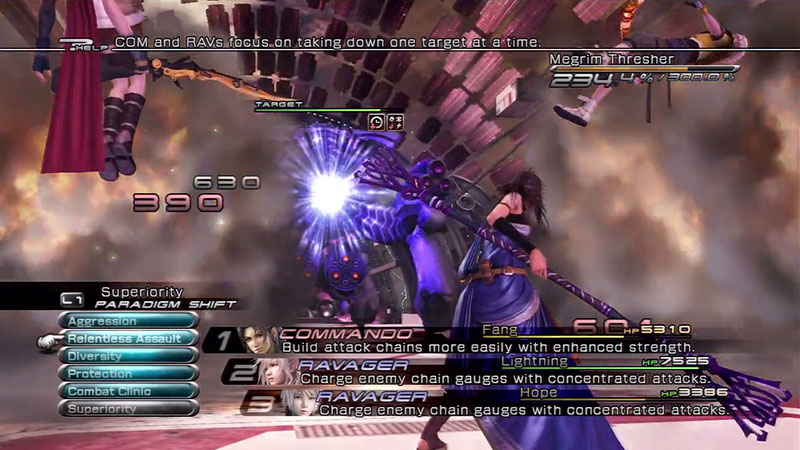The width and height of the screenshot is (800, 450).
Task: Activate the Combat Clinic paradigm
Action: (128, 391)
